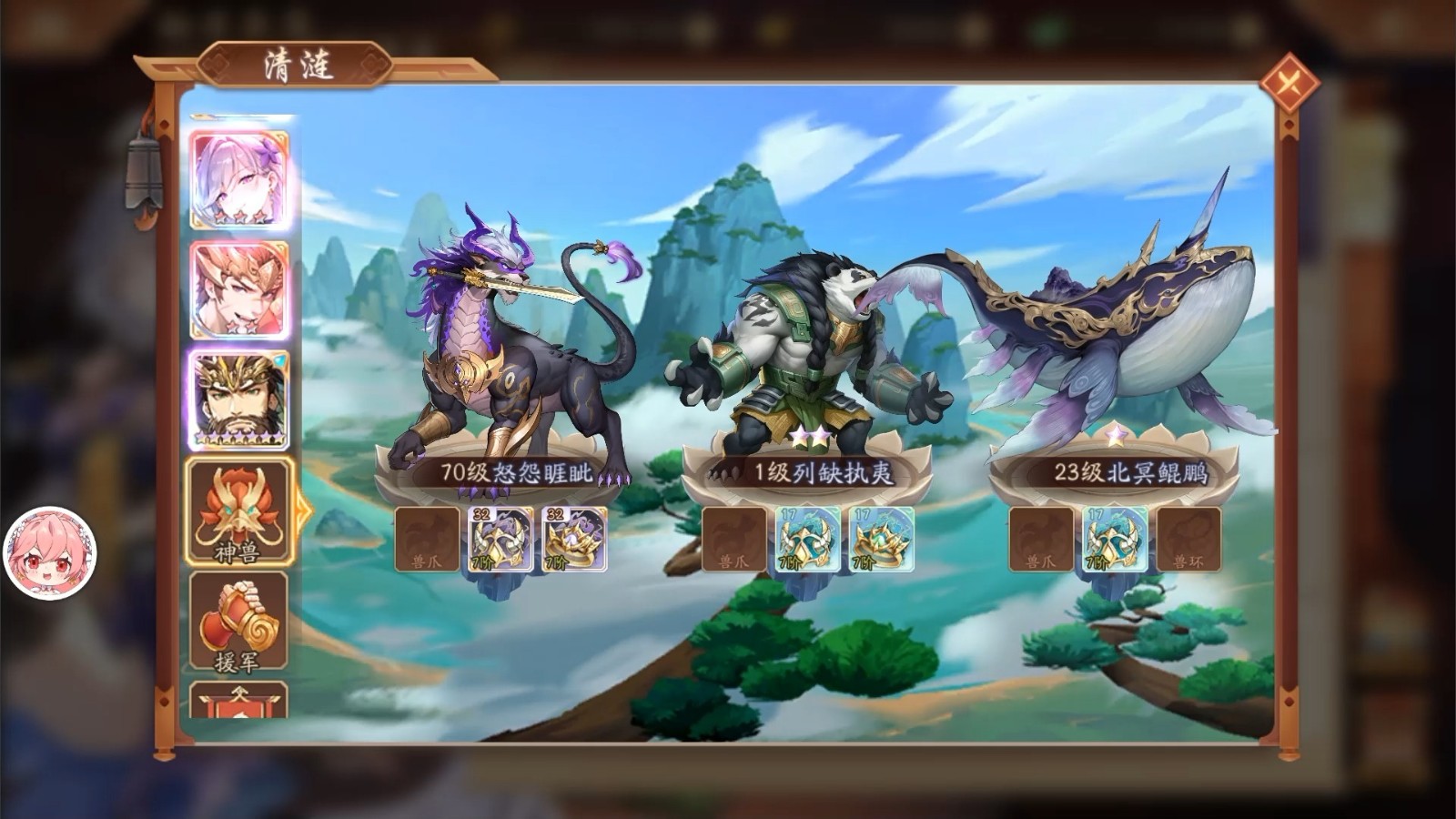
Task: Click the empty 兽爪 slot under 列缺执夷
Action: coord(735,539)
